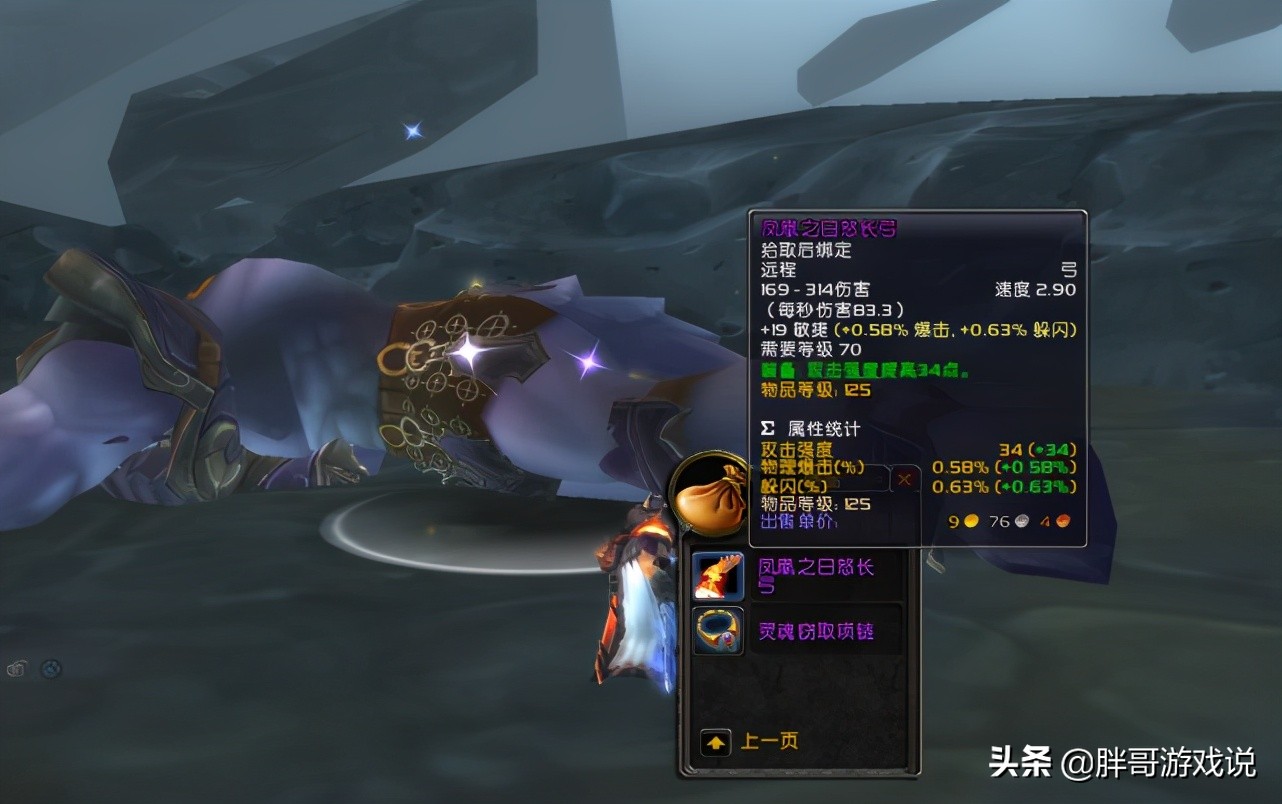Image resolution: width=1282 pixels, height=804 pixels.
Task: Click the purple tooltip title 凤凰之日怒长弓
Action: click(830, 228)
